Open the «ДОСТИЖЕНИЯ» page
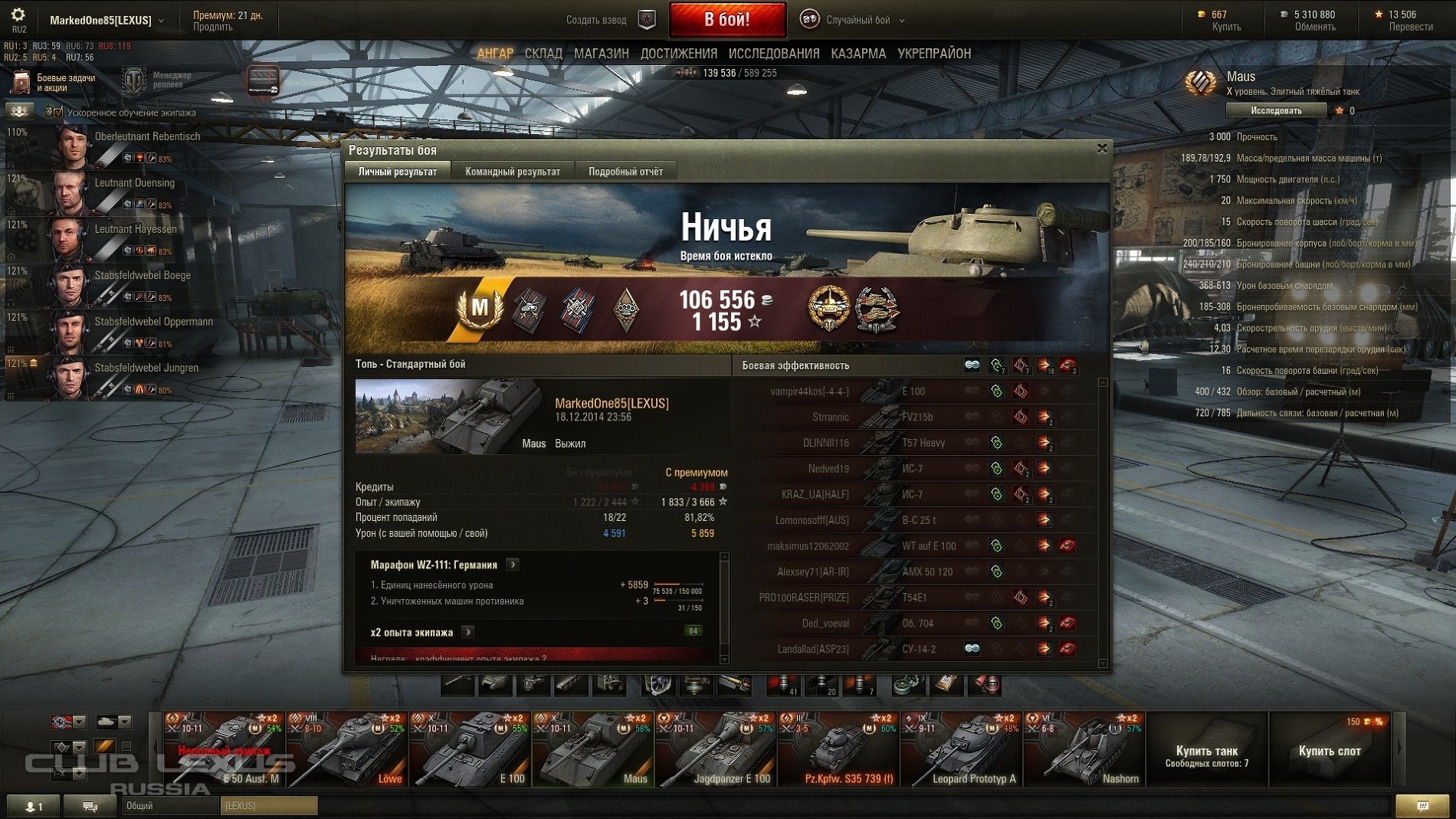1456x819 pixels. [678, 54]
